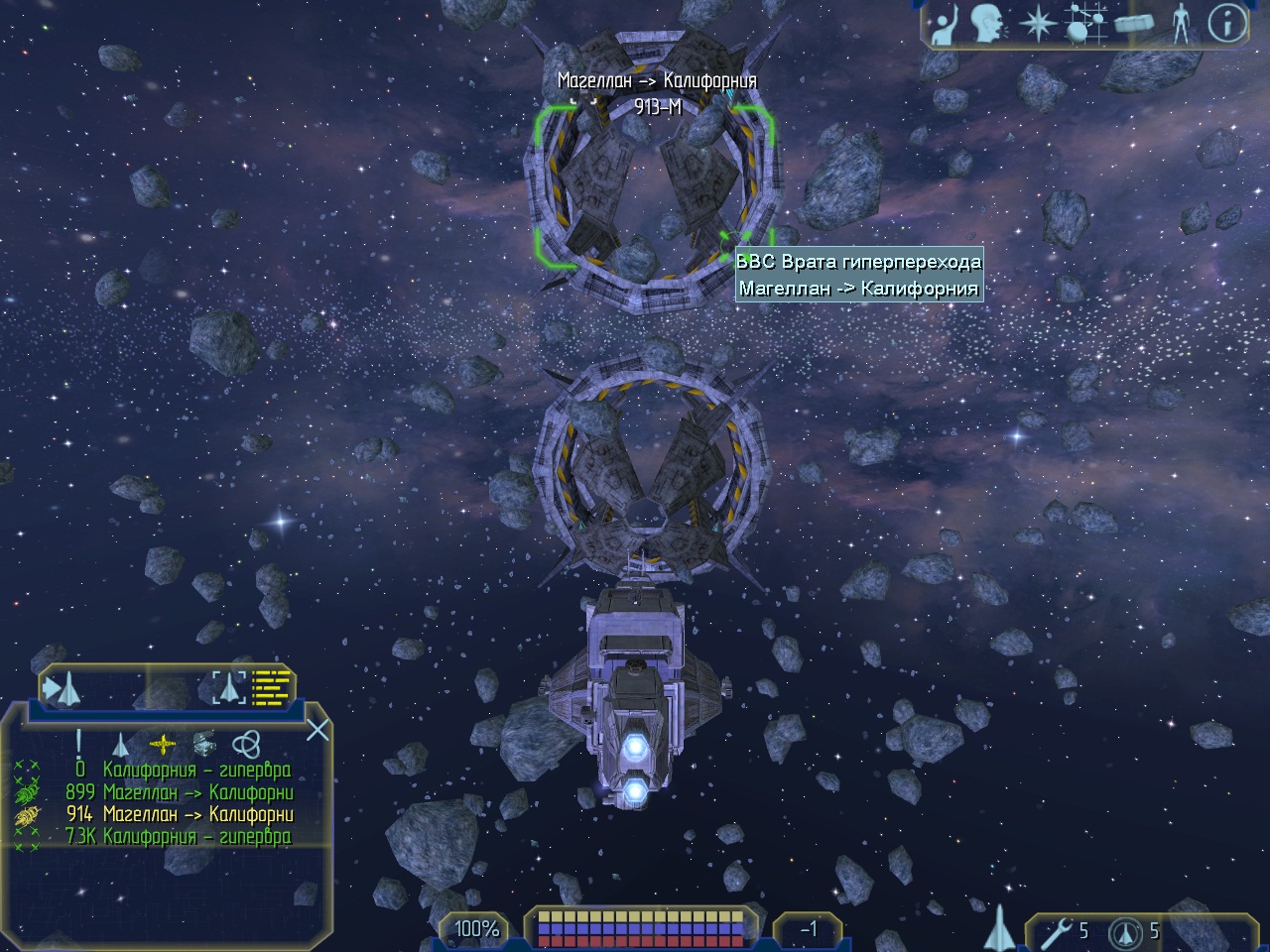1270x952 pixels.
Task: Select the contact at distance 899
Action: (x=179, y=792)
